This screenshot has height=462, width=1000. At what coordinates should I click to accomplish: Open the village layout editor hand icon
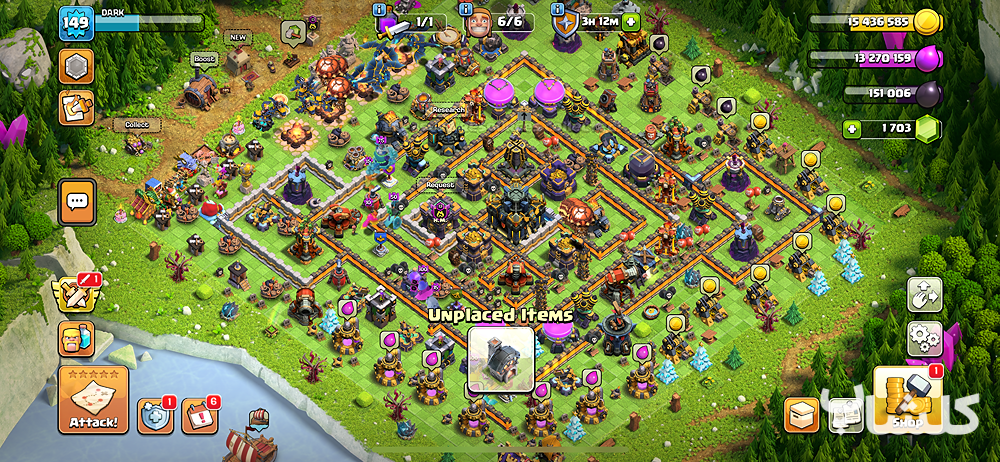(925, 294)
